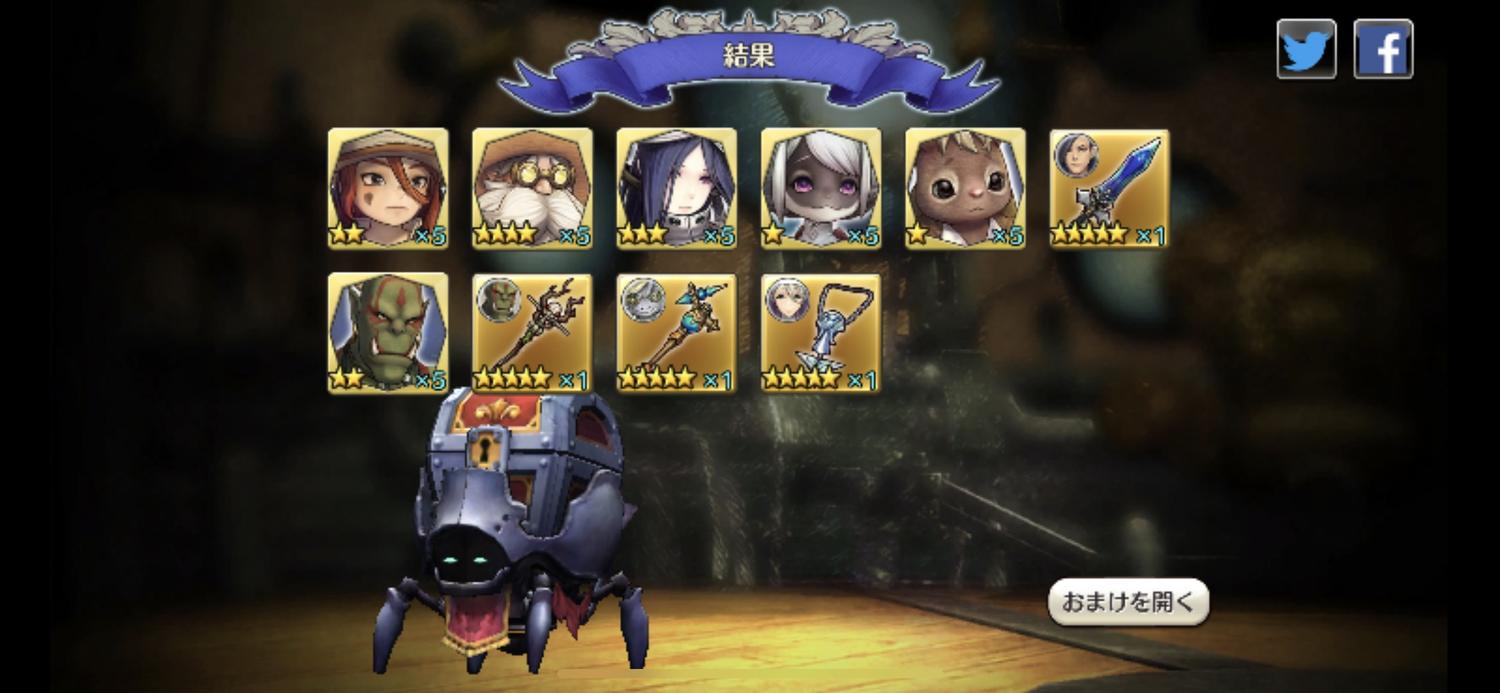Share the results on Twitter
The width and height of the screenshot is (1500, 693).
click(1306, 48)
